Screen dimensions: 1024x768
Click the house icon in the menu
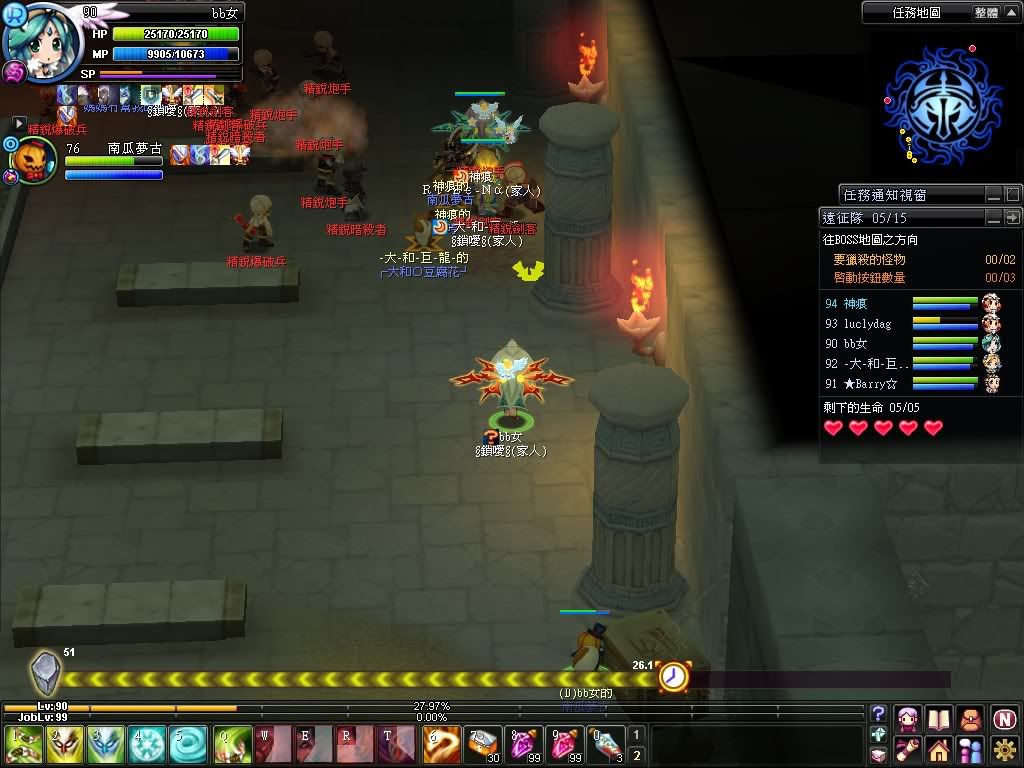pos(938,748)
